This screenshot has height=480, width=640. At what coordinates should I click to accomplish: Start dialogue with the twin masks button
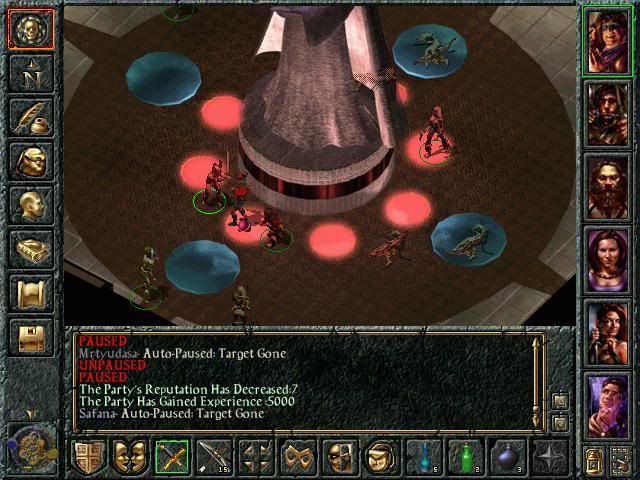tap(131, 456)
